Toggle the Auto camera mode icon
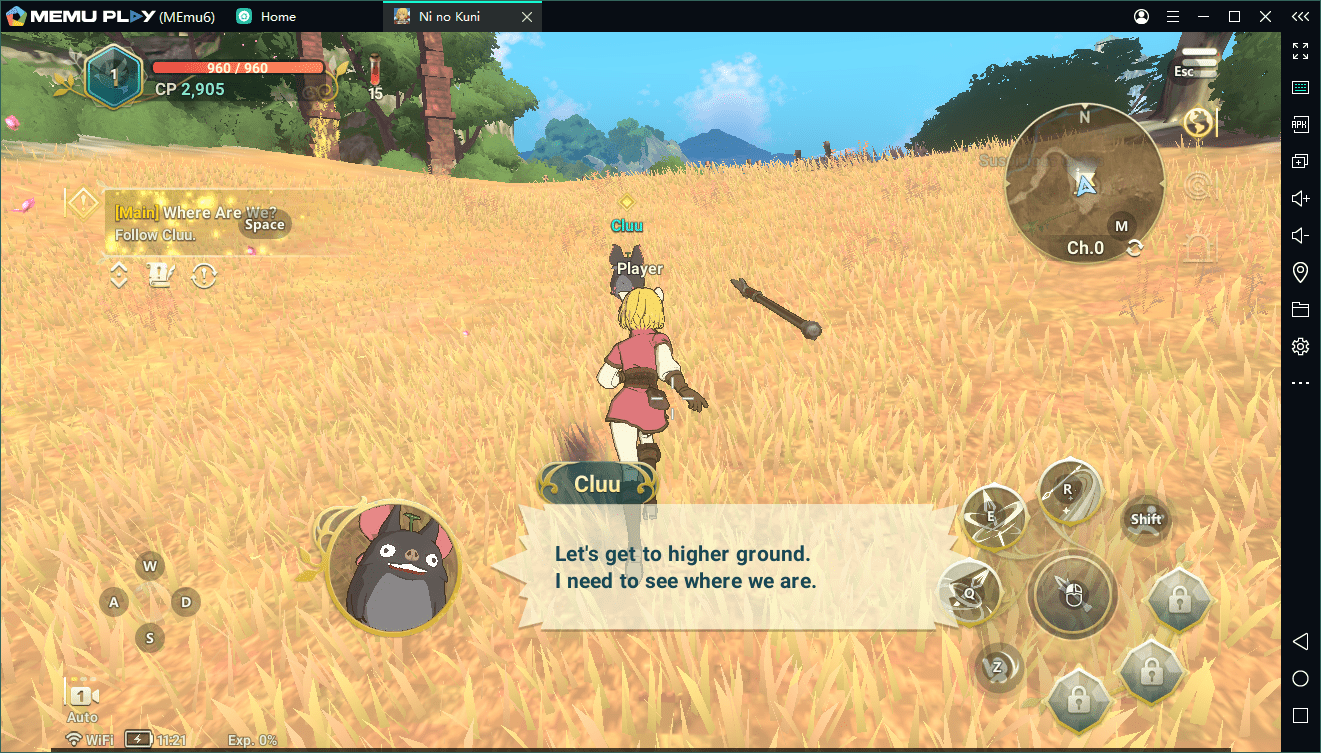The image size is (1321, 753). click(82, 698)
